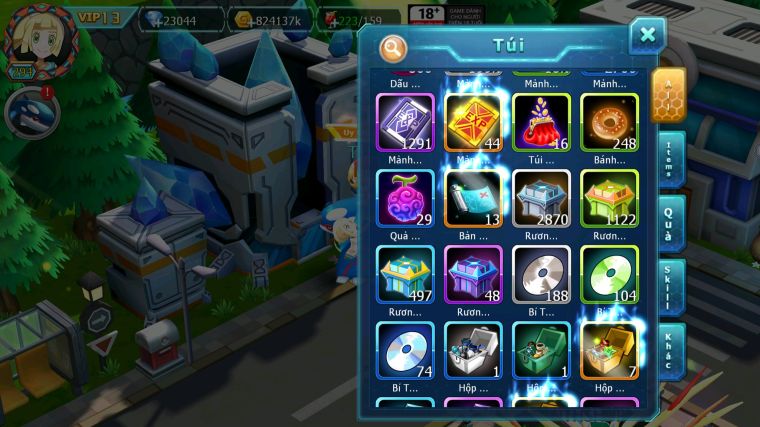Screen dimensions: 760x427
Task: Choose the green disc with 104
Action: 609,274
